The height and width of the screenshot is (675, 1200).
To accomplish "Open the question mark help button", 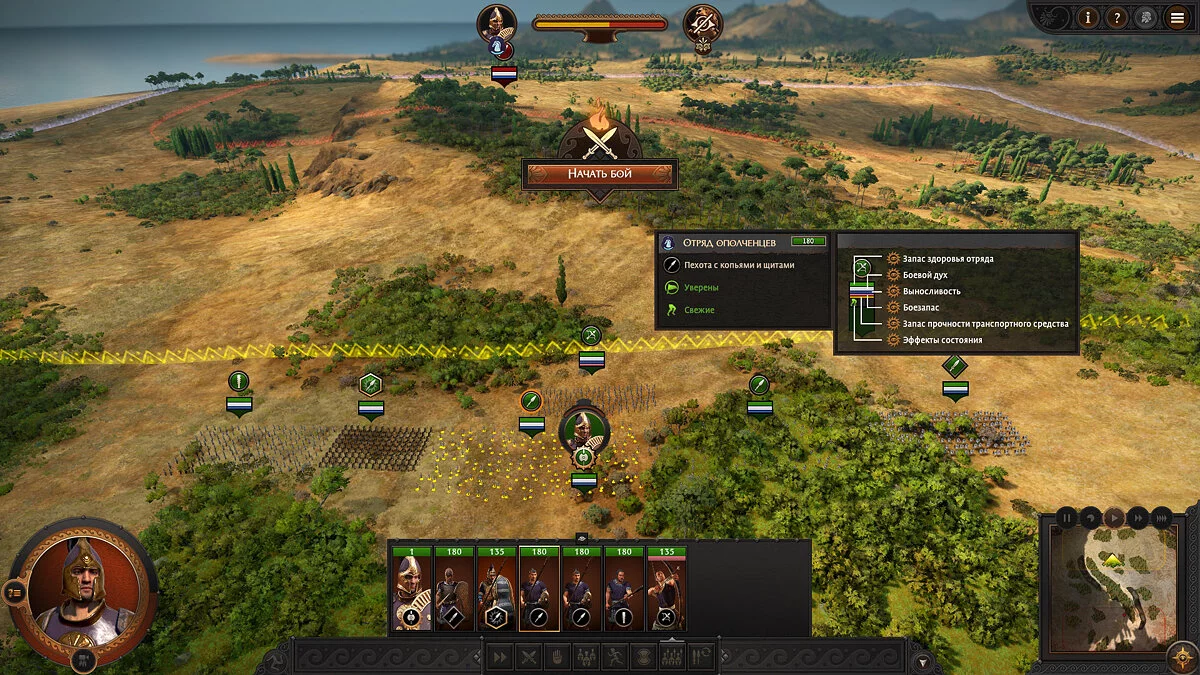I will coord(1118,17).
